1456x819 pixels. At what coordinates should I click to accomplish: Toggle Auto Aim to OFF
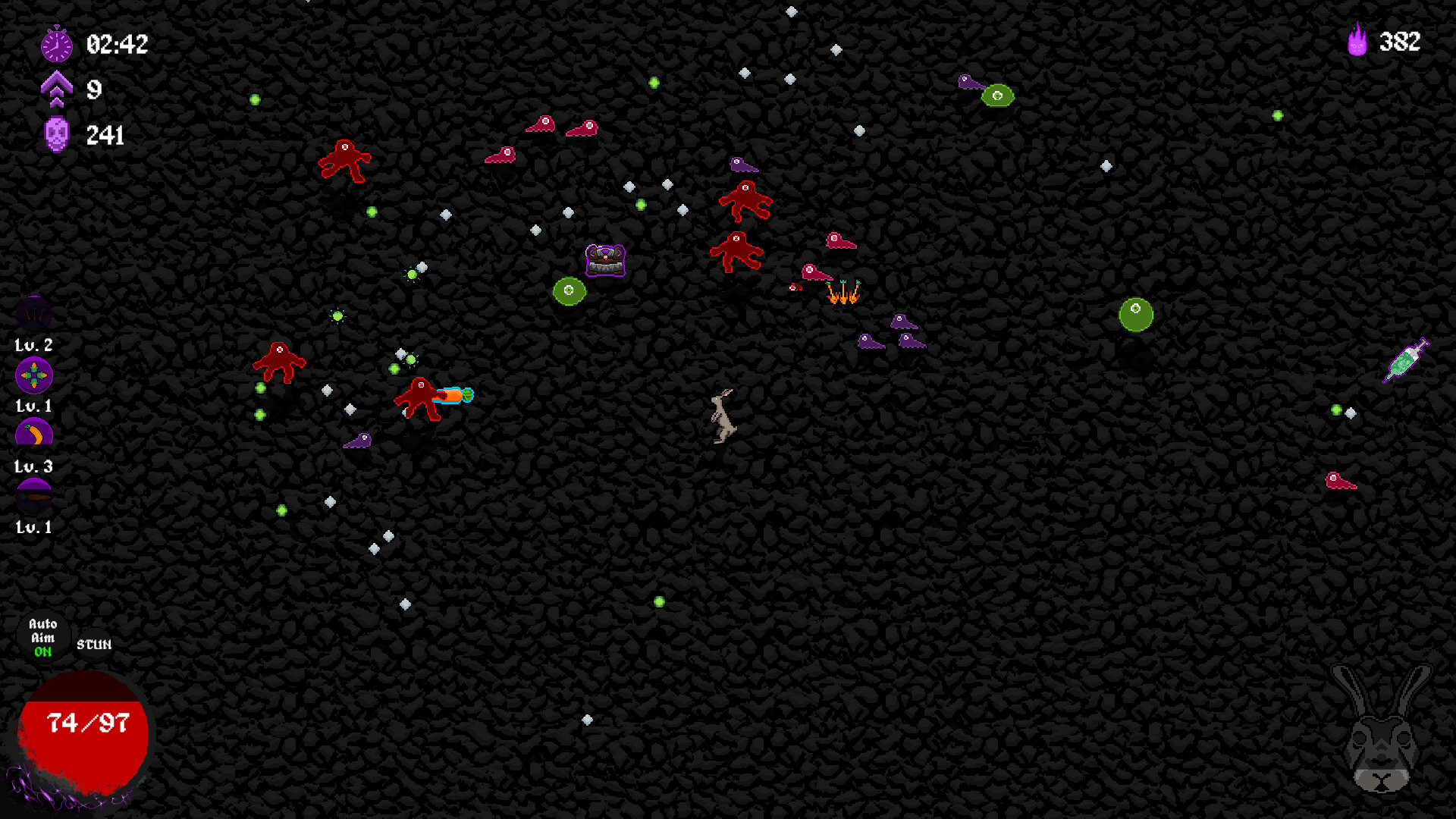point(42,637)
